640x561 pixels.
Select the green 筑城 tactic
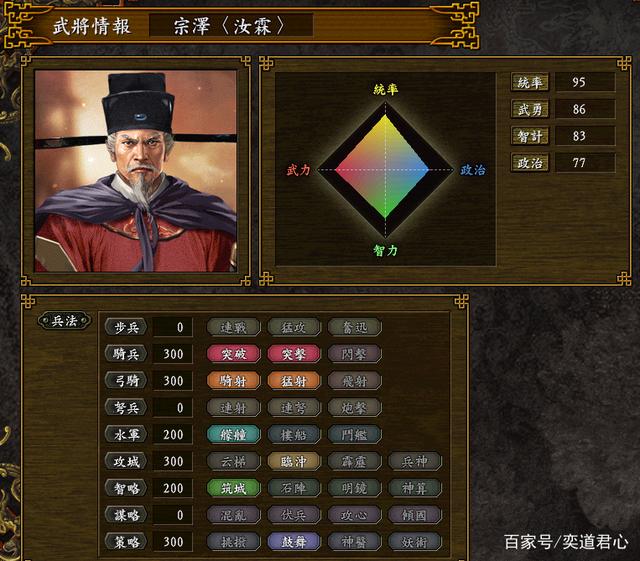point(233,489)
